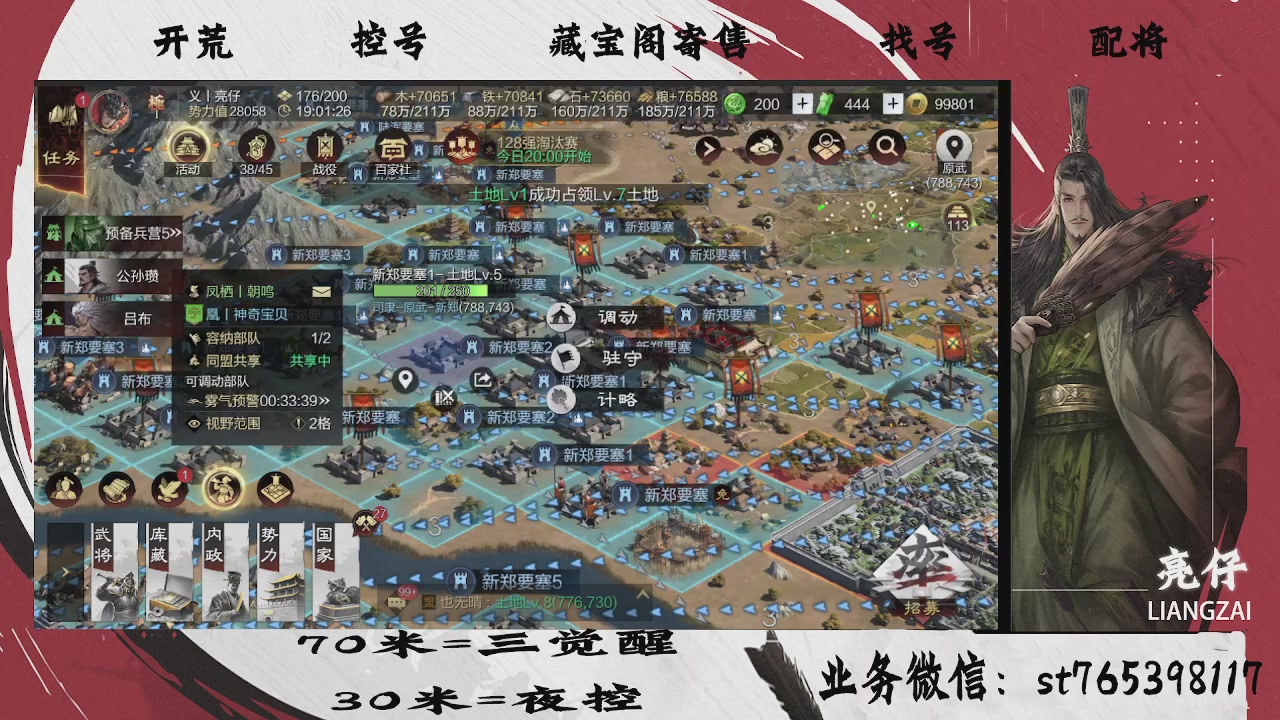Open the 活动 (Activity) panel icon
The width and height of the screenshot is (1280, 720).
tap(186, 149)
